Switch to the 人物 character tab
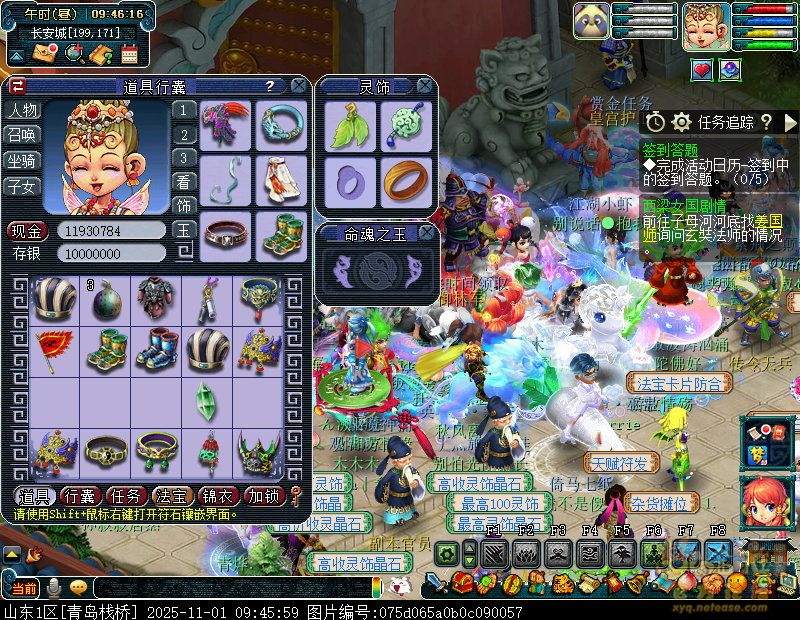This screenshot has height=620, width=800. coord(23,110)
